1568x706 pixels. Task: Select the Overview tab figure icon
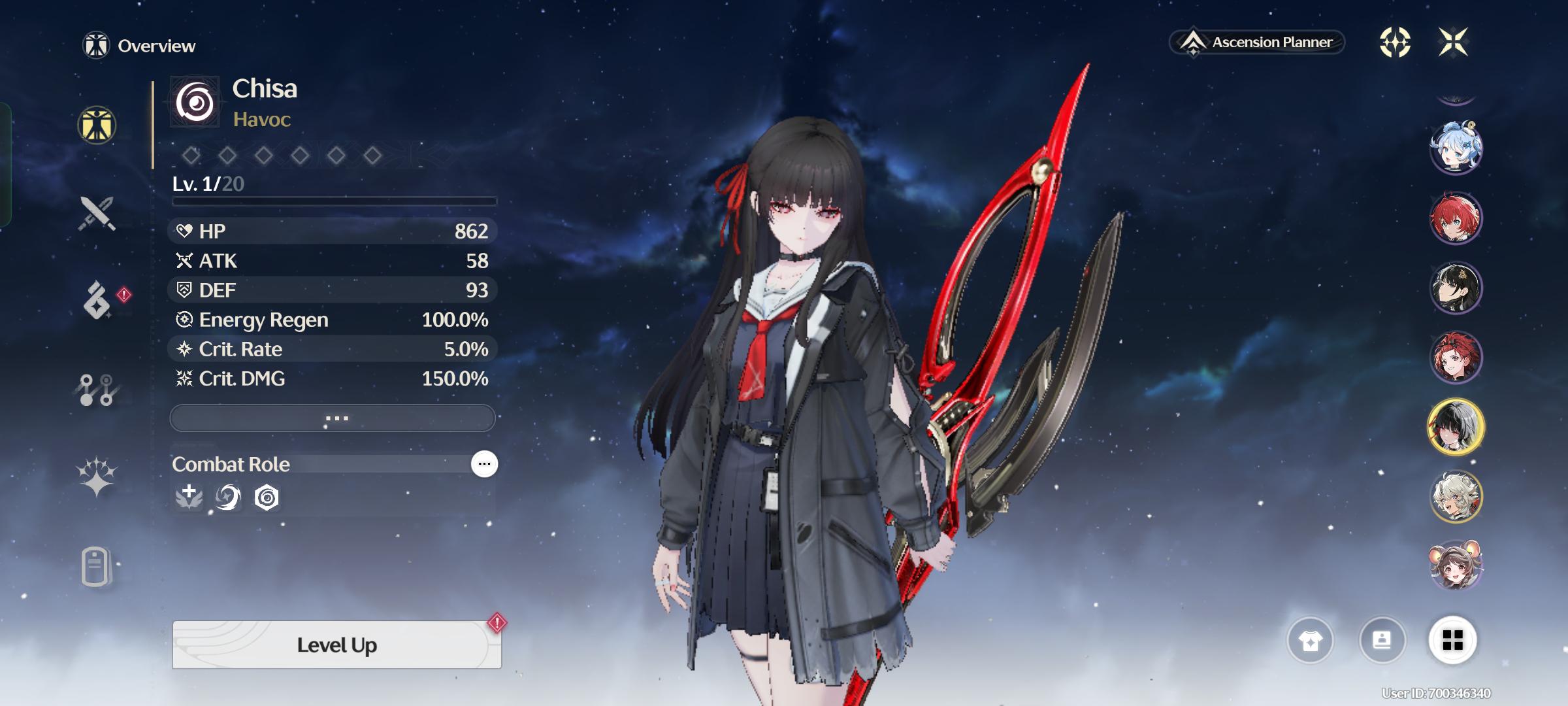97,125
